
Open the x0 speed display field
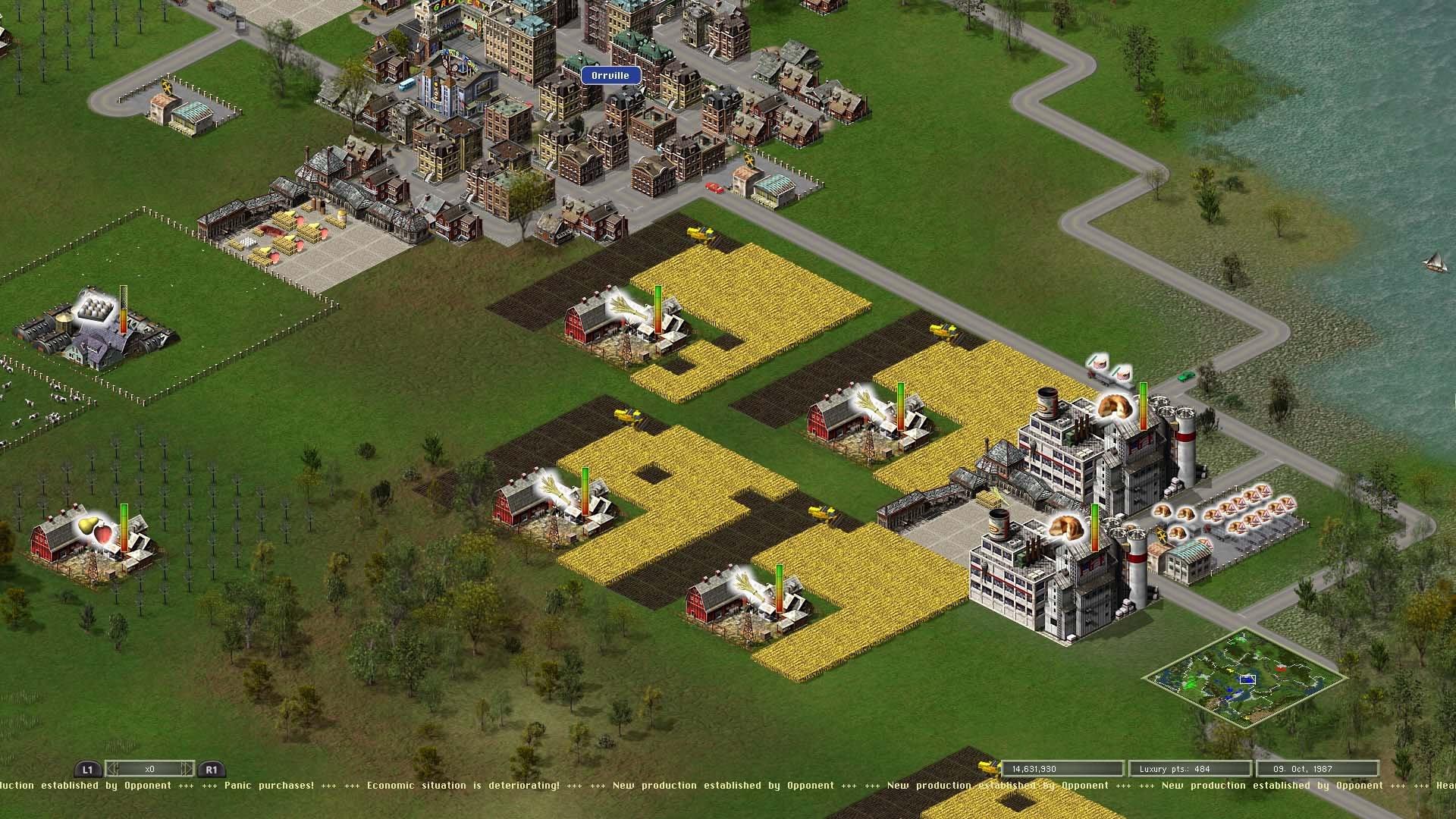149,767
